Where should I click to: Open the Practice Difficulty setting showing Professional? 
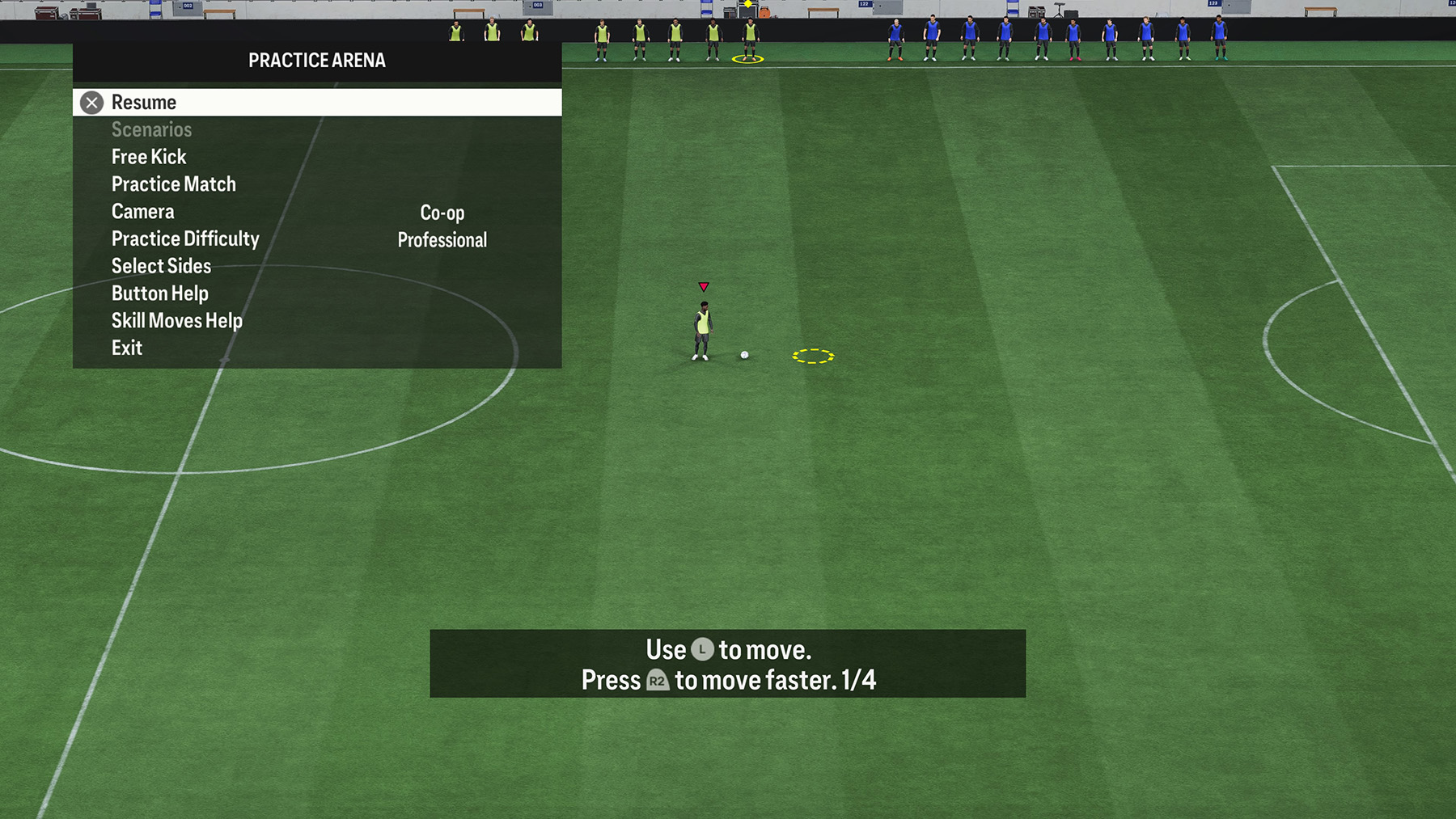coord(185,238)
